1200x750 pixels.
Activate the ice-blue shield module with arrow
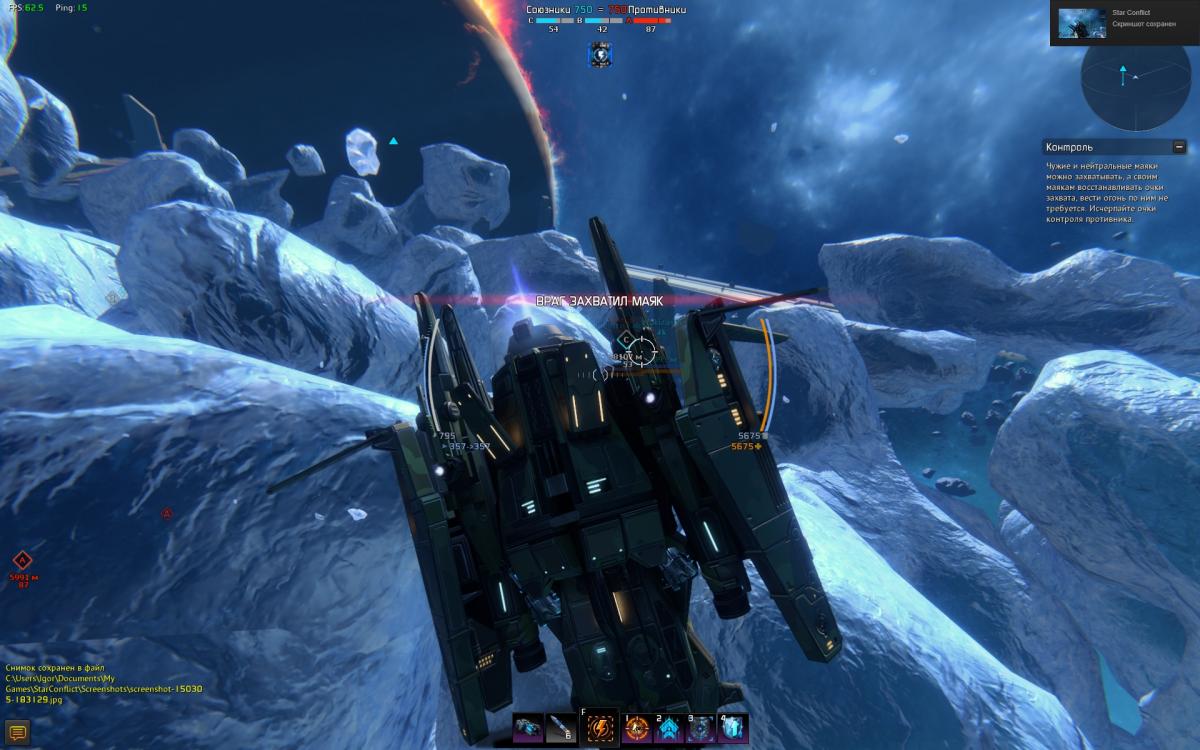click(733, 729)
